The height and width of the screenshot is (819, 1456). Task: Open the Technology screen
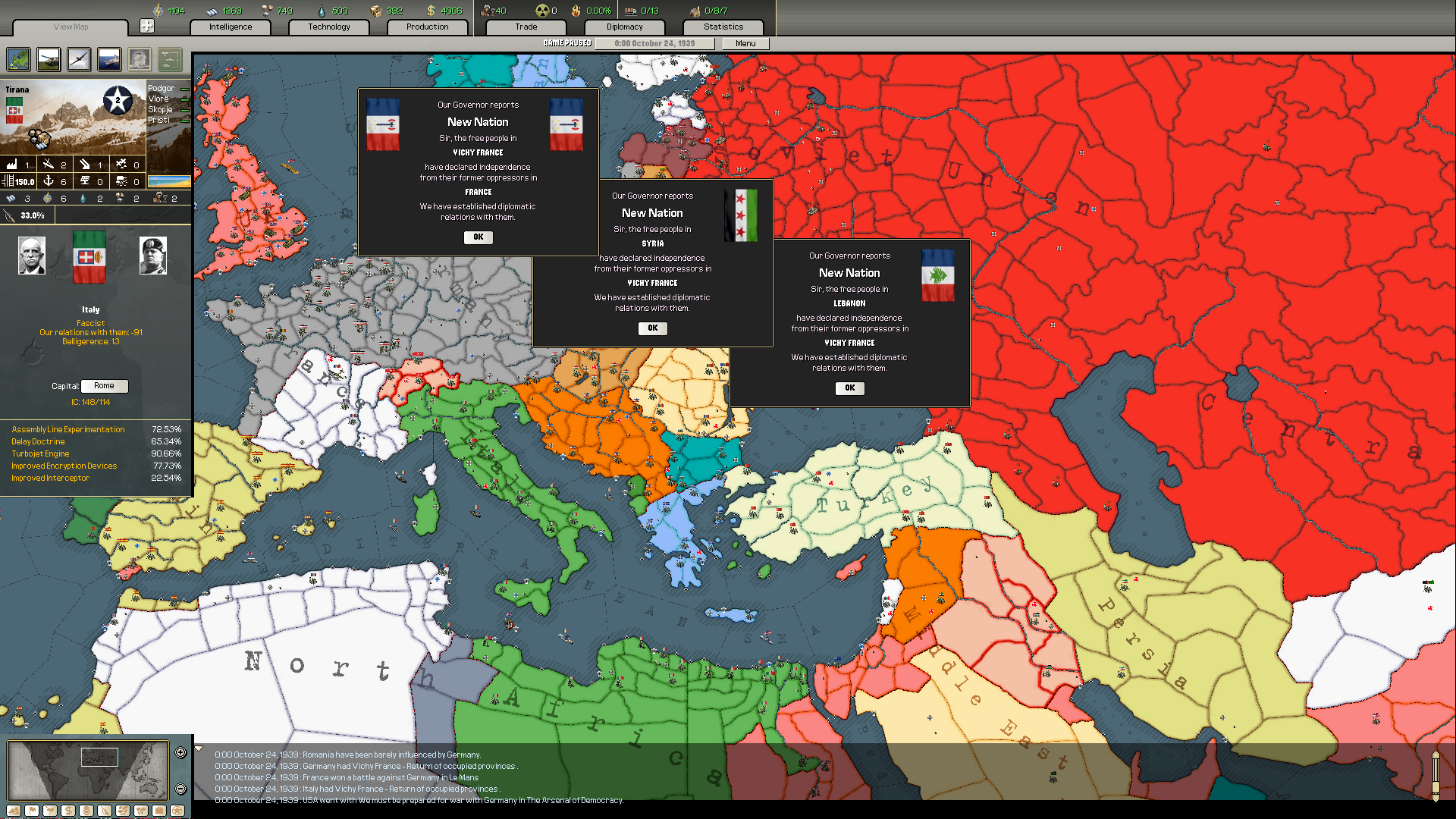click(328, 27)
